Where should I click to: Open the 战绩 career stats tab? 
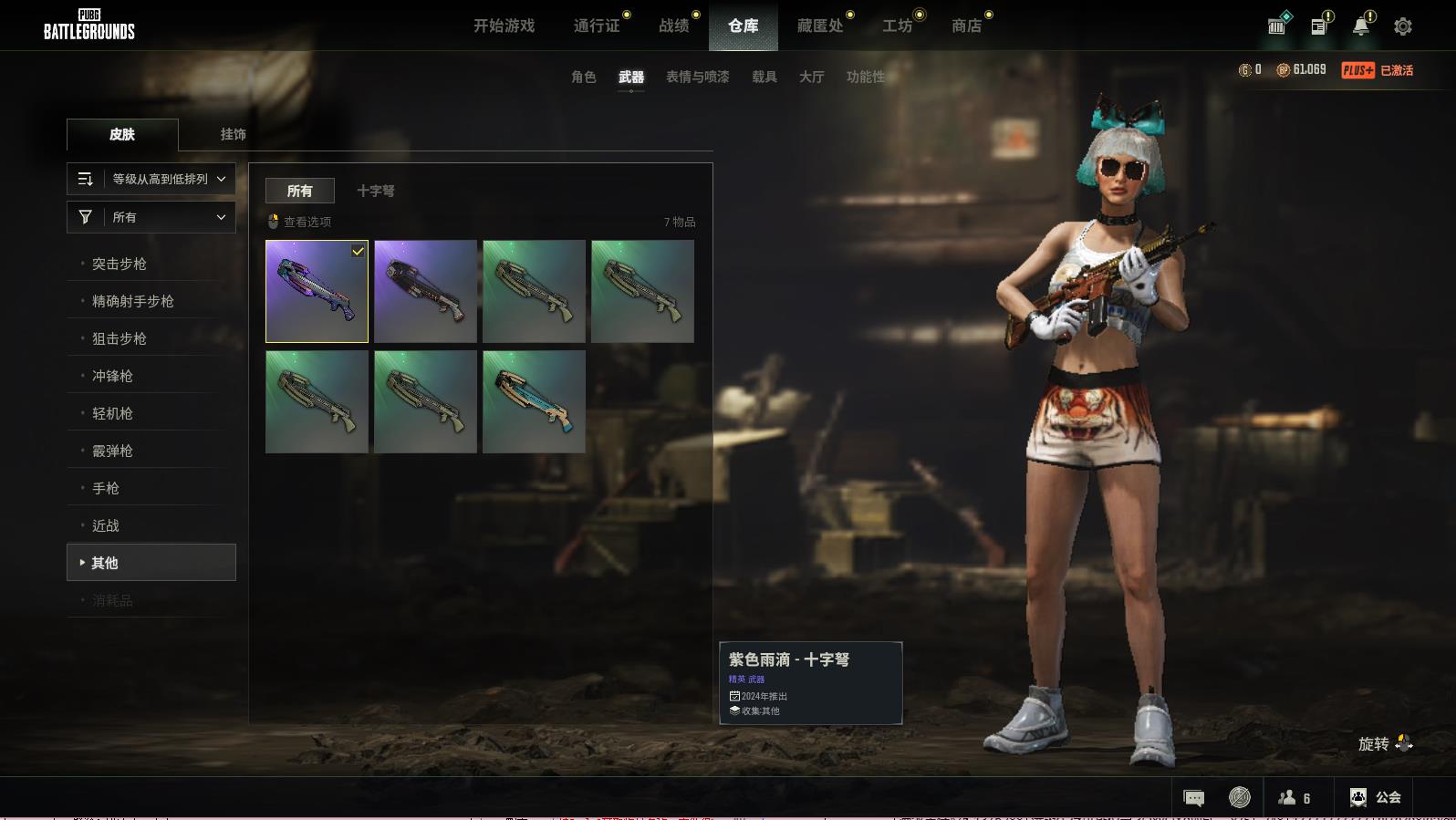pos(674,26)
